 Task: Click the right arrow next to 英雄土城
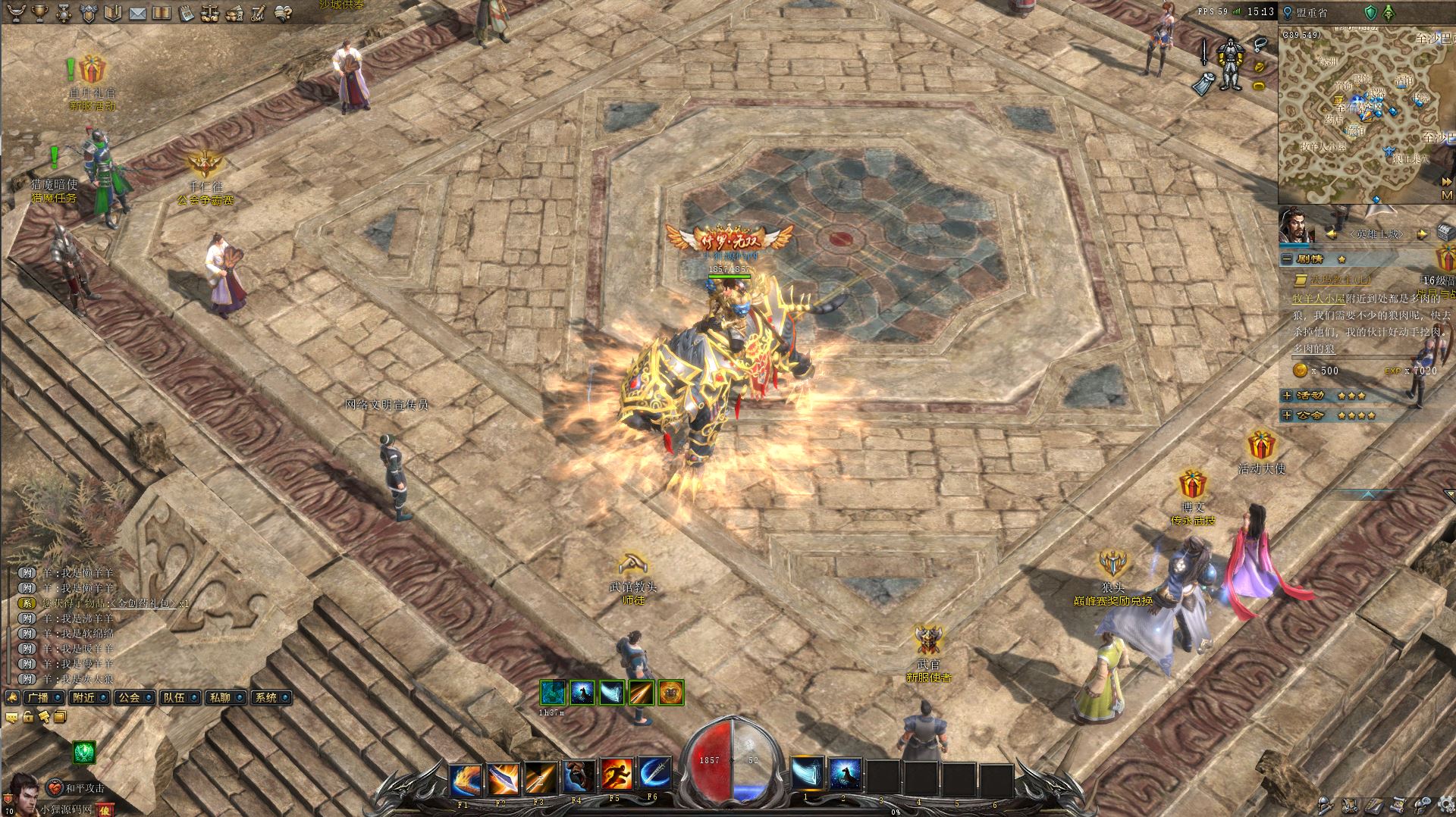tap(1422, 234)
